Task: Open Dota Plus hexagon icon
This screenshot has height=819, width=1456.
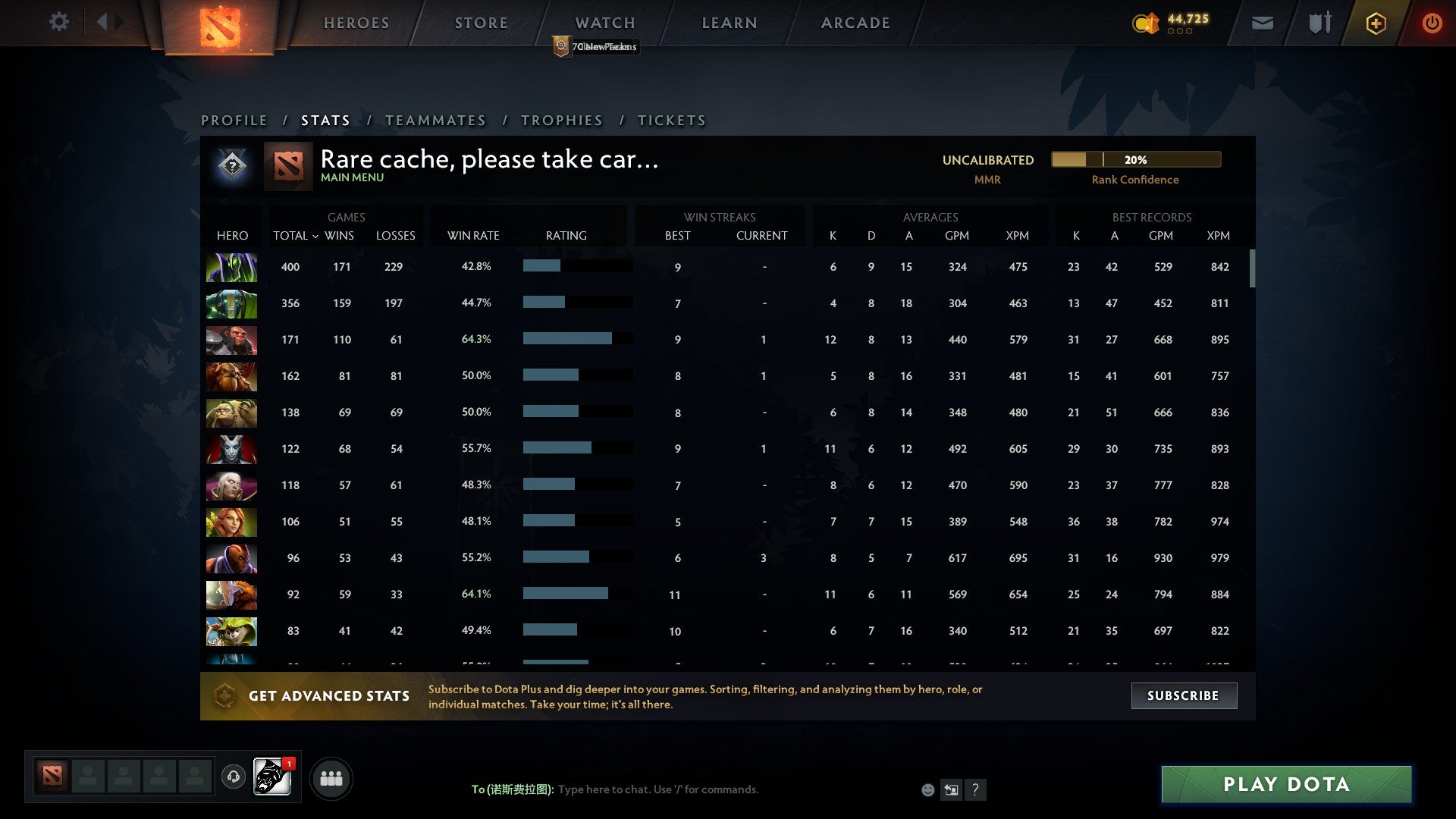Action: click(x=1376, y=23)
